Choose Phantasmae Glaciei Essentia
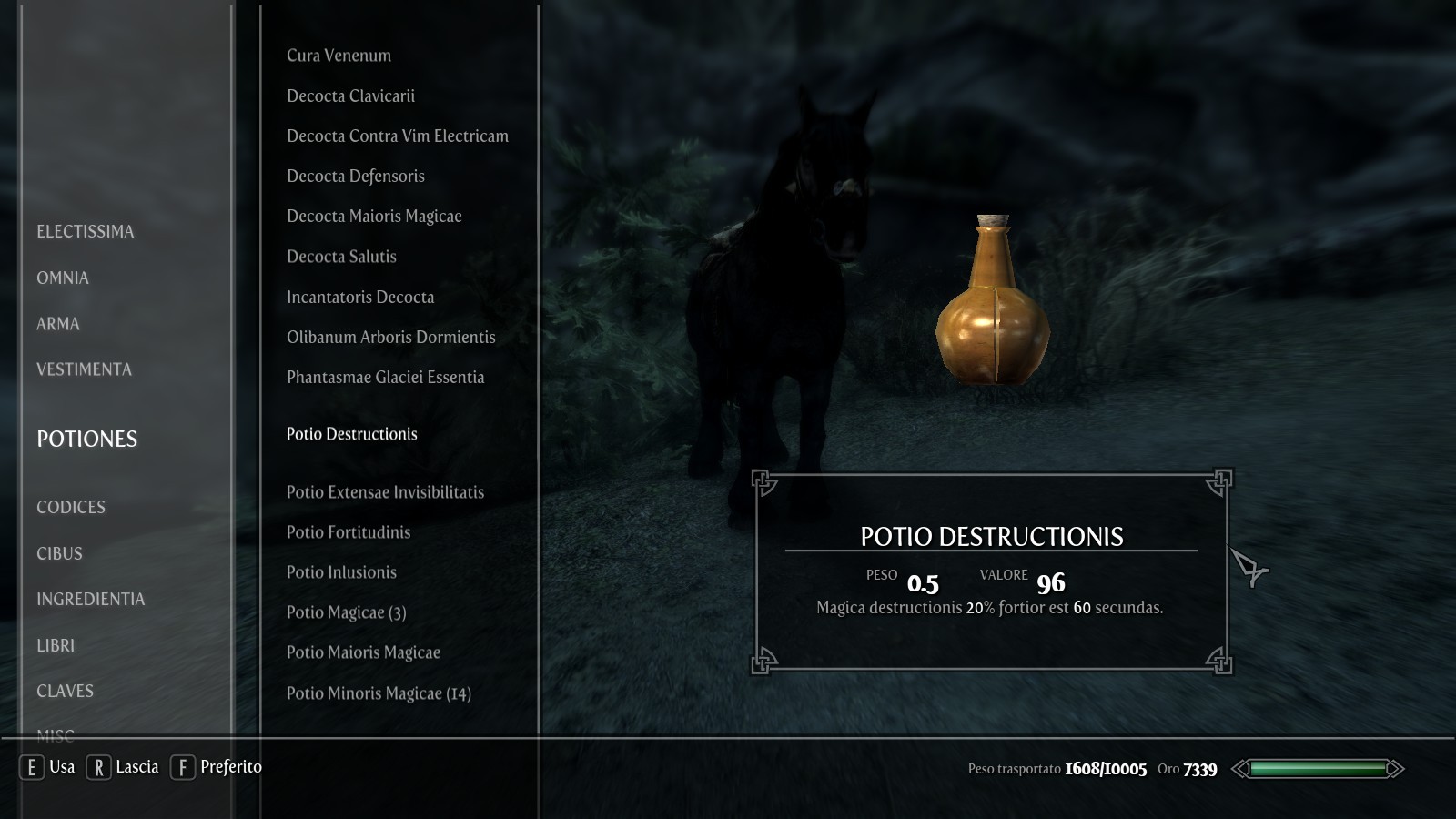 tap(385, 378)
